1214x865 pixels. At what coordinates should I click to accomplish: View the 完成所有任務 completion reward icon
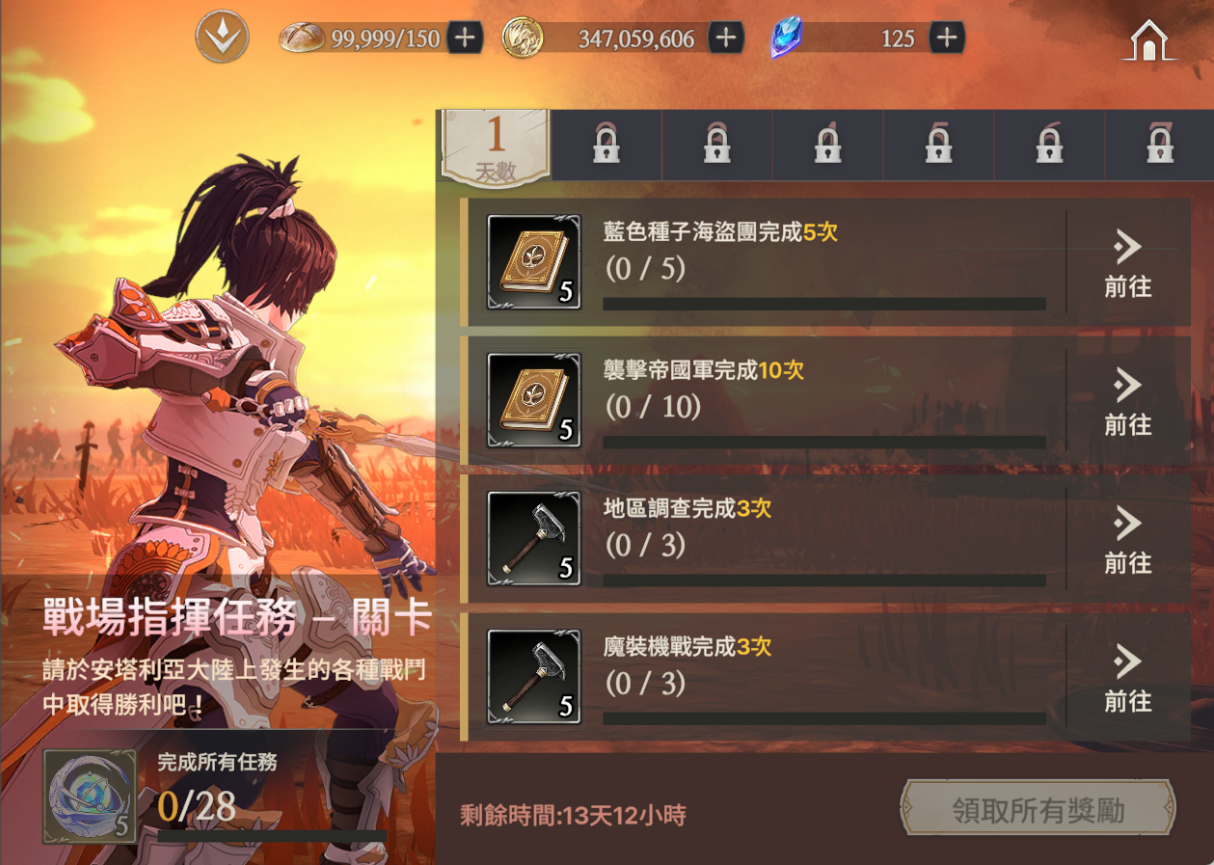point(89,796)
